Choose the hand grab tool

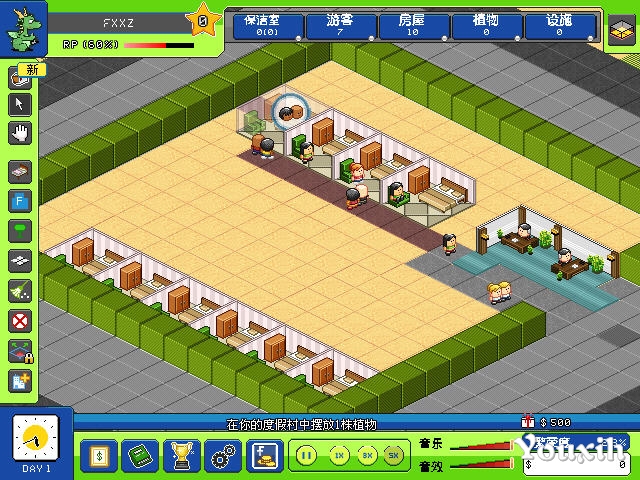tap(21, 131)
